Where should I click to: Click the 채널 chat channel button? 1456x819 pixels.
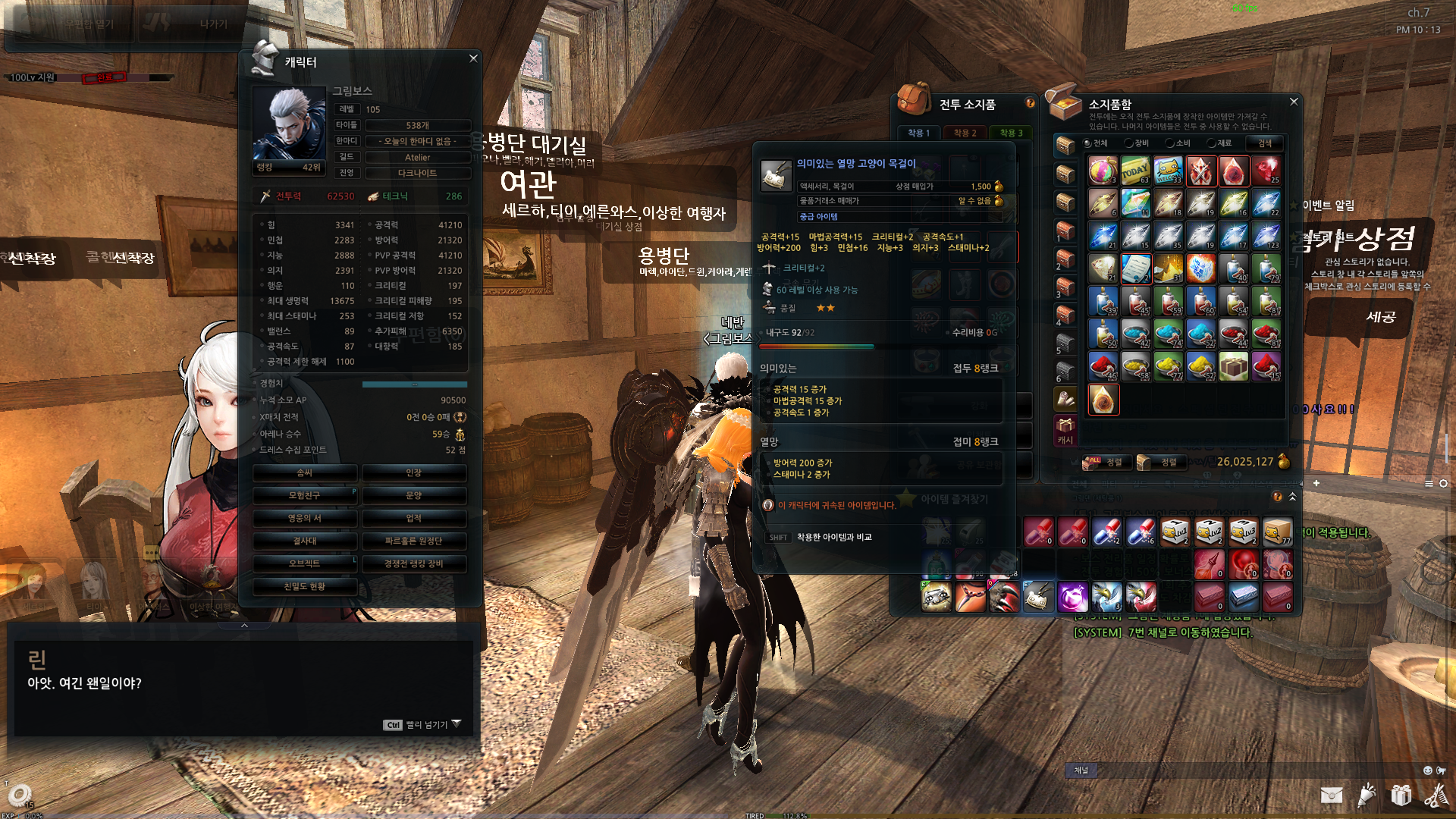pyautogui.click(x=1081, y=770)
